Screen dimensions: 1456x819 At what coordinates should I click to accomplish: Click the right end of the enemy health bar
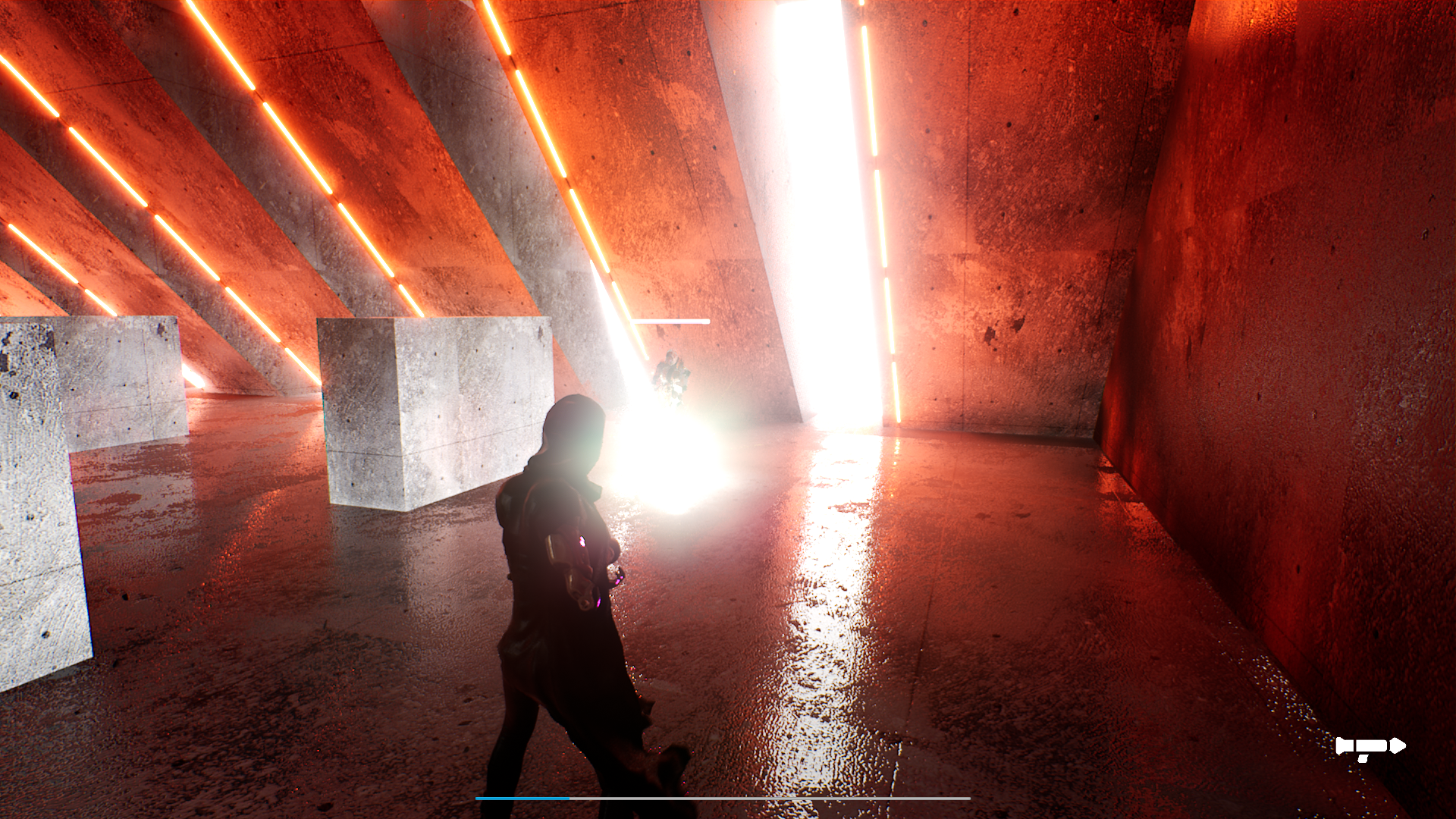point(708,322)
